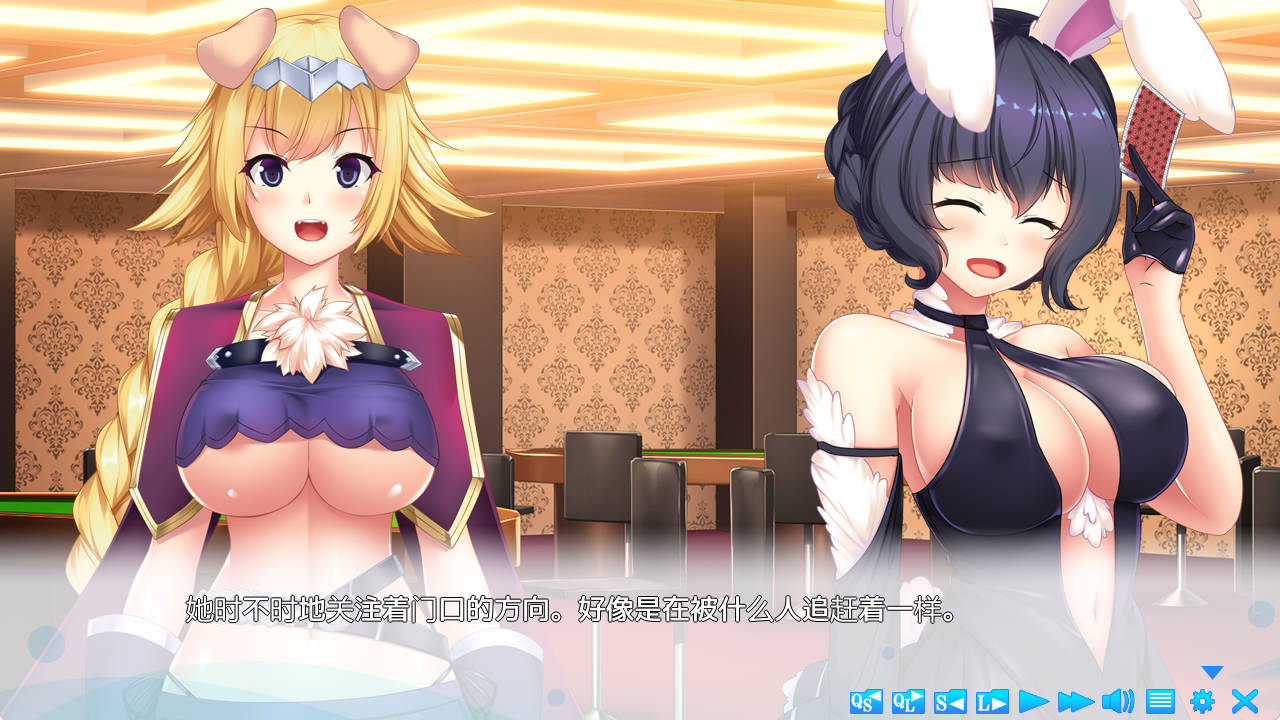Open the config screen with the gear icon
The height and width of the screenshot is (720, 1280).
coord(1201,700)
